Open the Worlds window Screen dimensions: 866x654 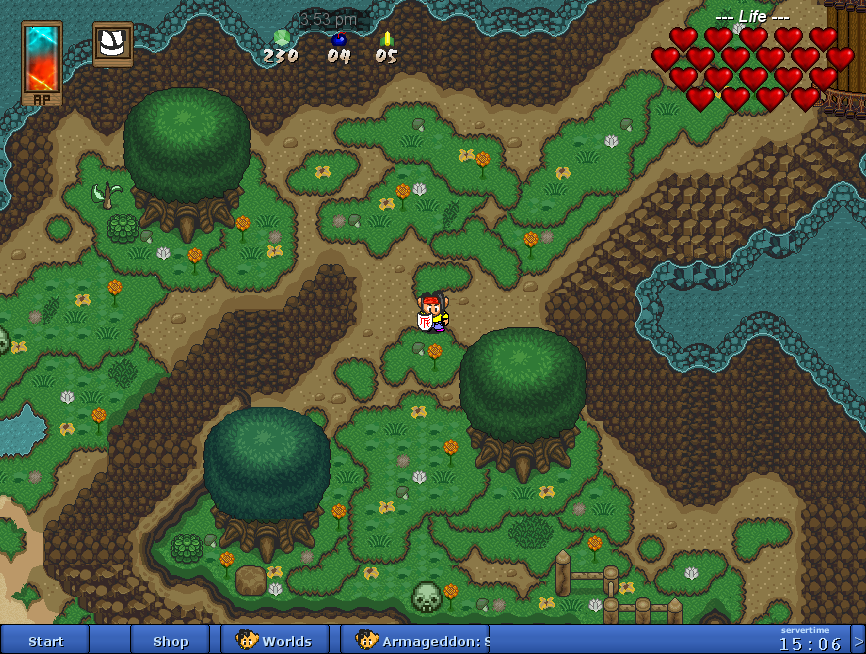(274, 641)
